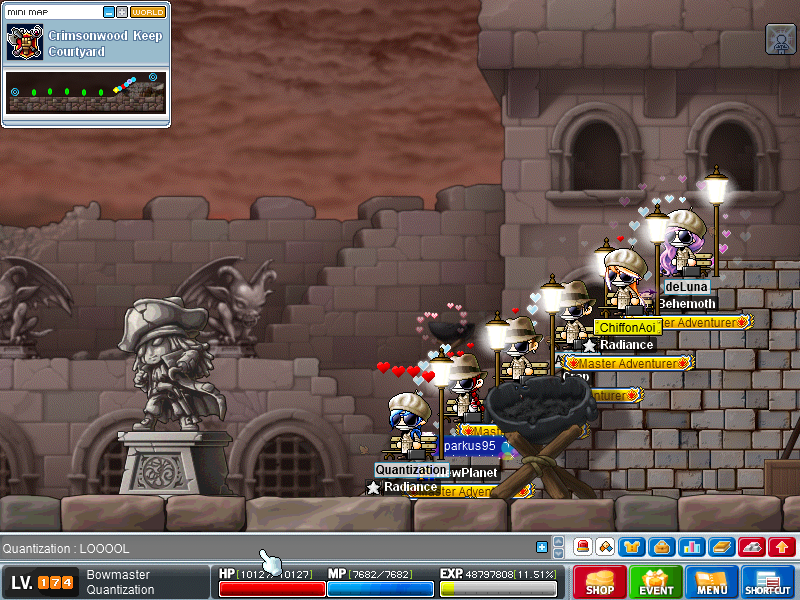Open the Event button
Viewport: 800px width, 600px height.
click(656, 582)
